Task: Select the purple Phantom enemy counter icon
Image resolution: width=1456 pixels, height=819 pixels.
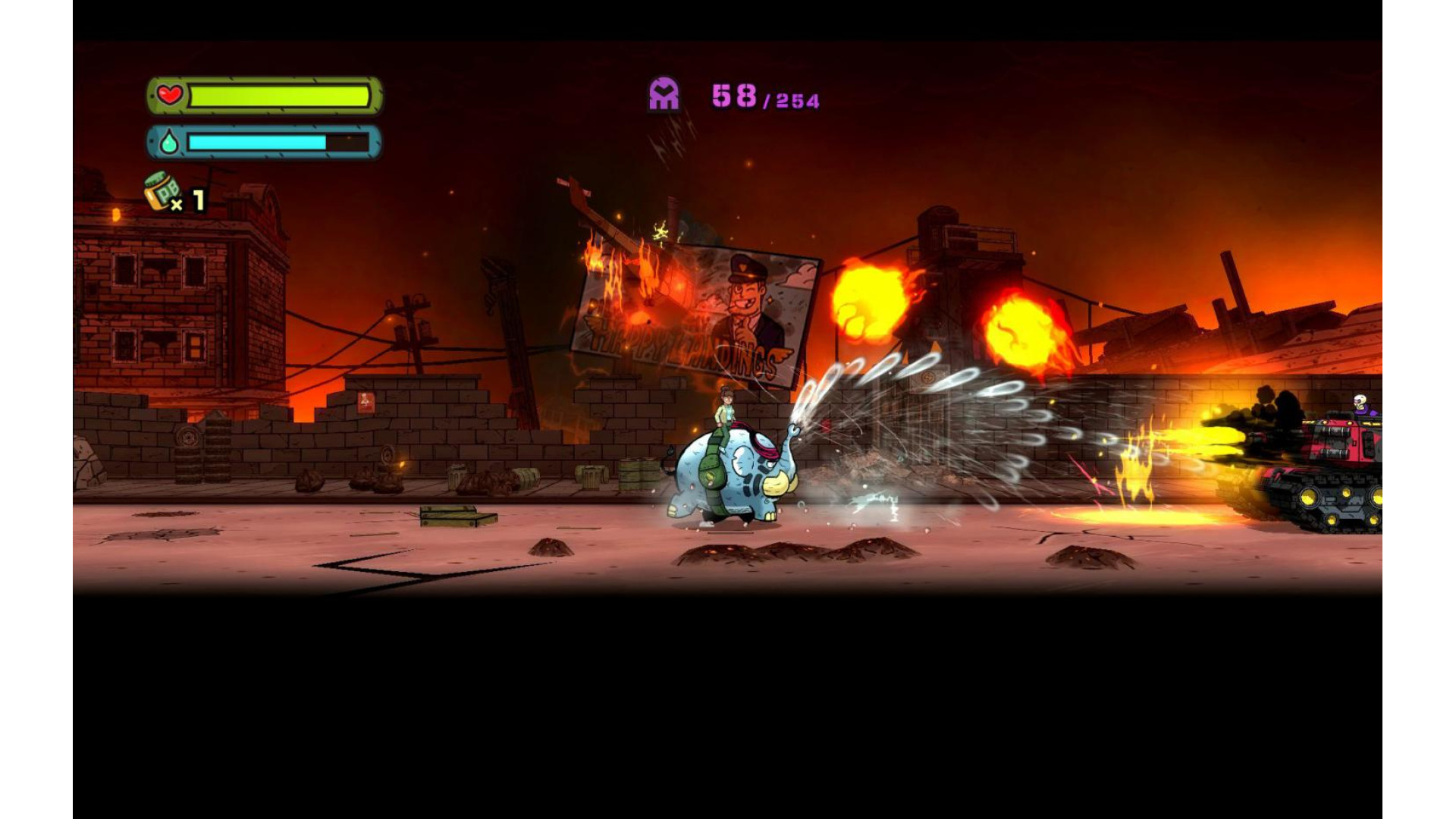Action: point(664,95)
